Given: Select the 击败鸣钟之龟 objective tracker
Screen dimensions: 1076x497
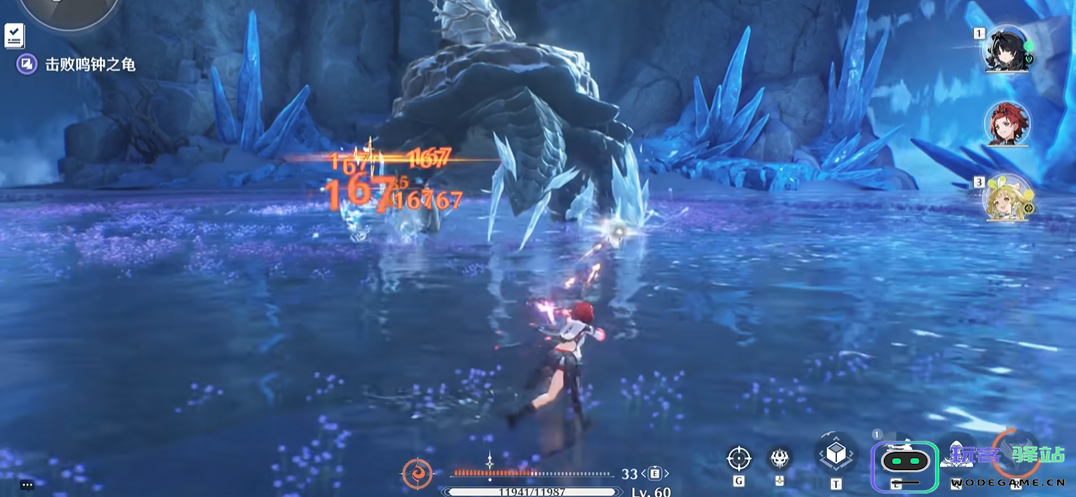Looking at the screenshot, I should (76, 64).
